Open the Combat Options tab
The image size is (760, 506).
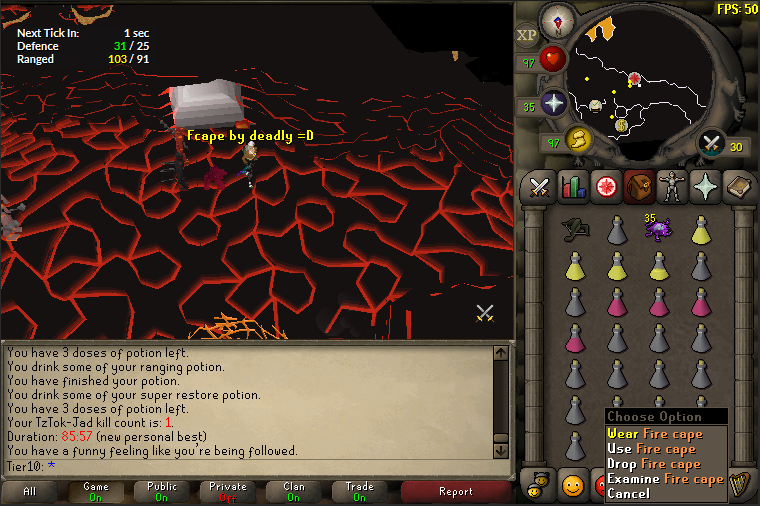[540, 186]
